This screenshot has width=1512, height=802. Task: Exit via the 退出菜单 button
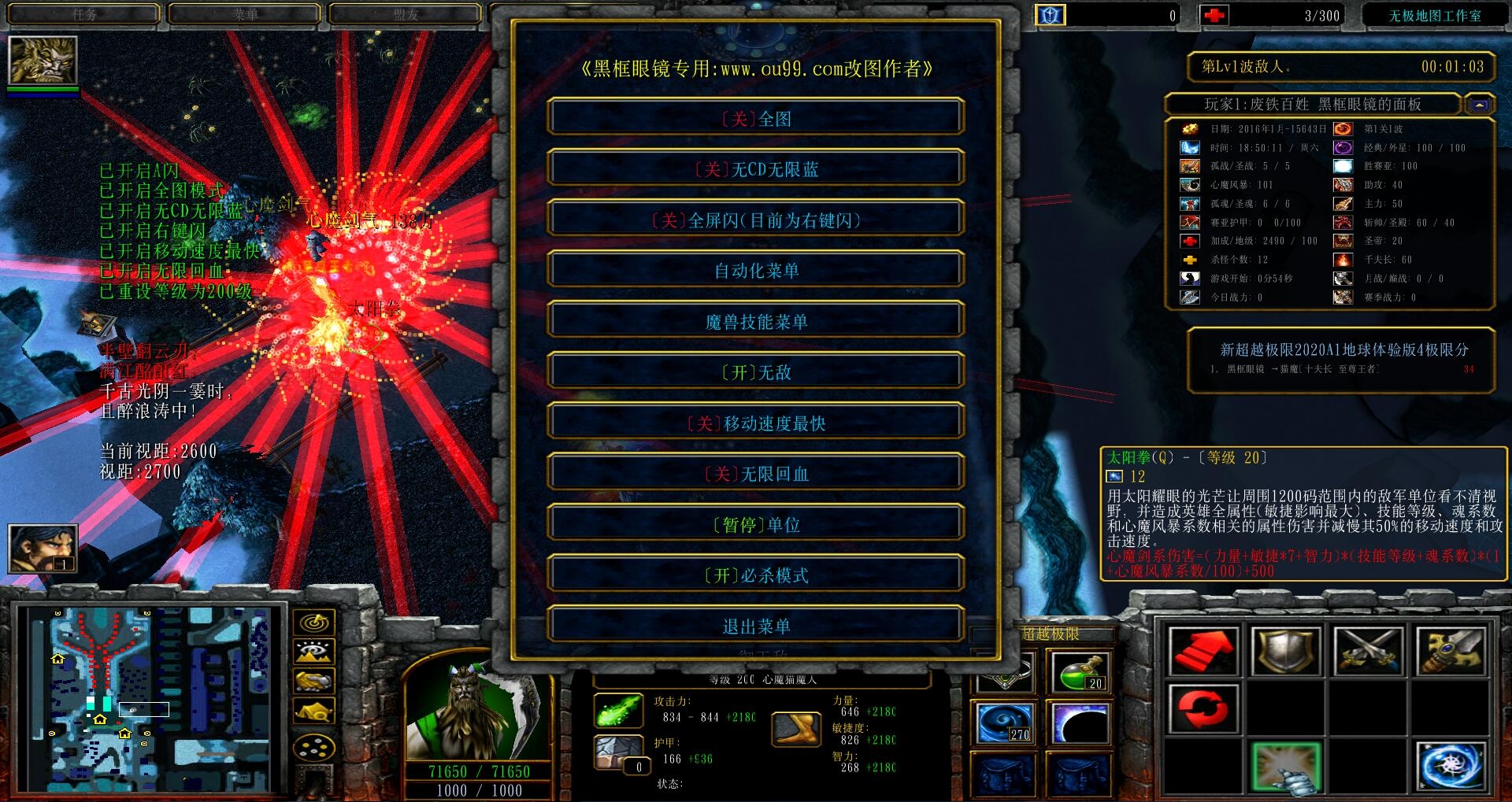[756, 626]
